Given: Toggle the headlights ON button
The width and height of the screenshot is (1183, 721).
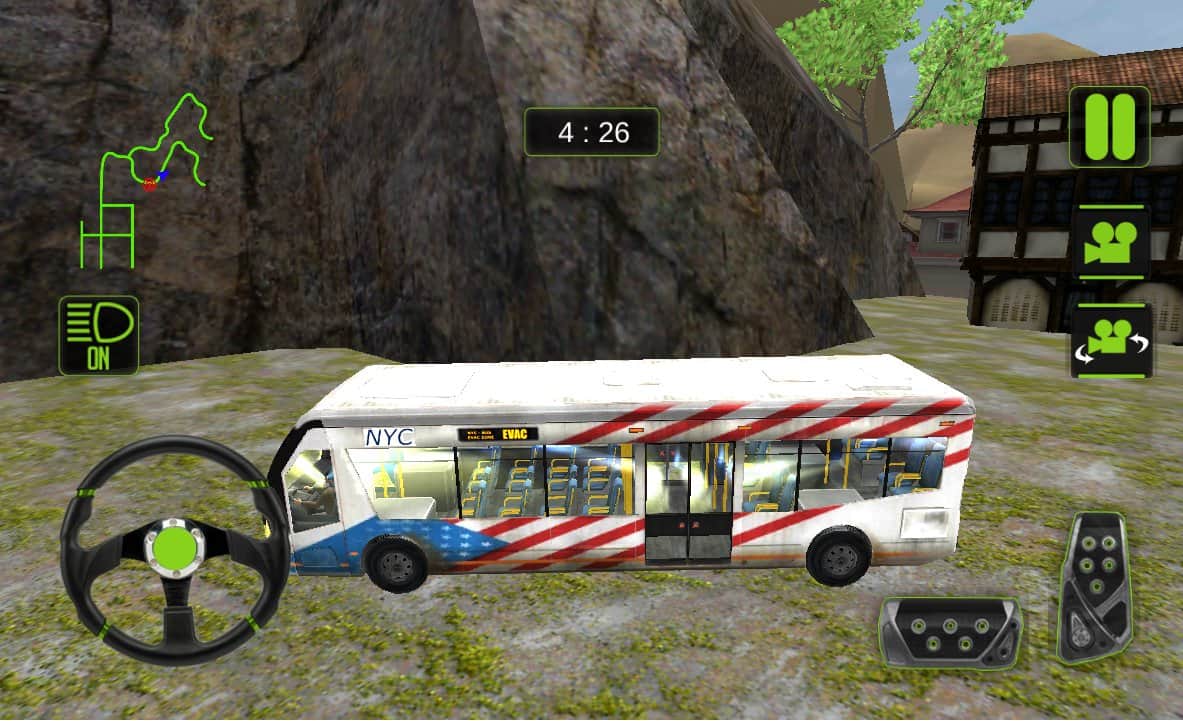Looking at the screenshot, I should (98, 335).
